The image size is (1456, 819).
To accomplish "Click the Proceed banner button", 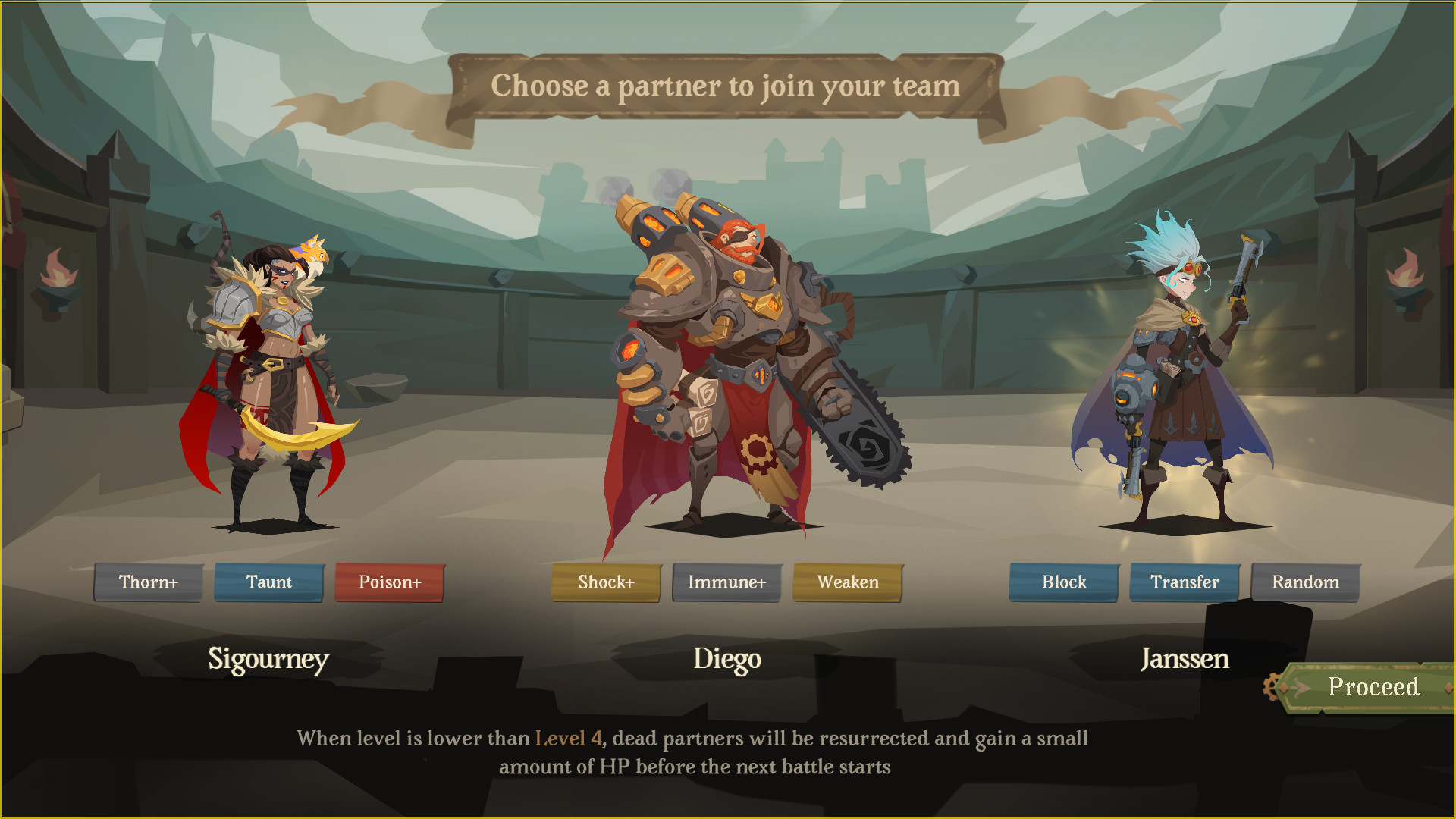I will (1374, 688).
